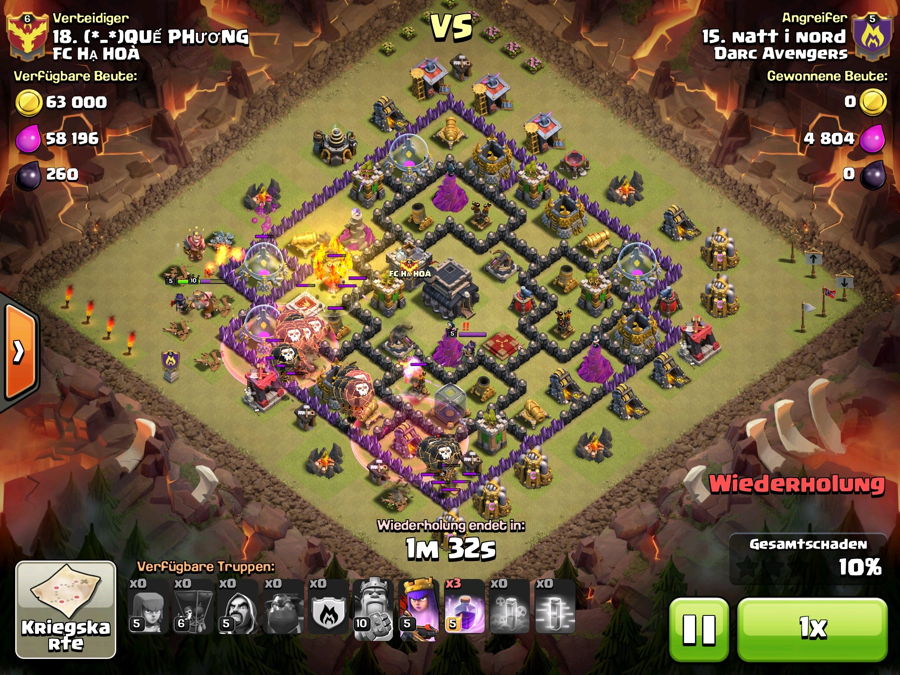
Task: Expand the orange arrow side panel
Action: point(18,351)
